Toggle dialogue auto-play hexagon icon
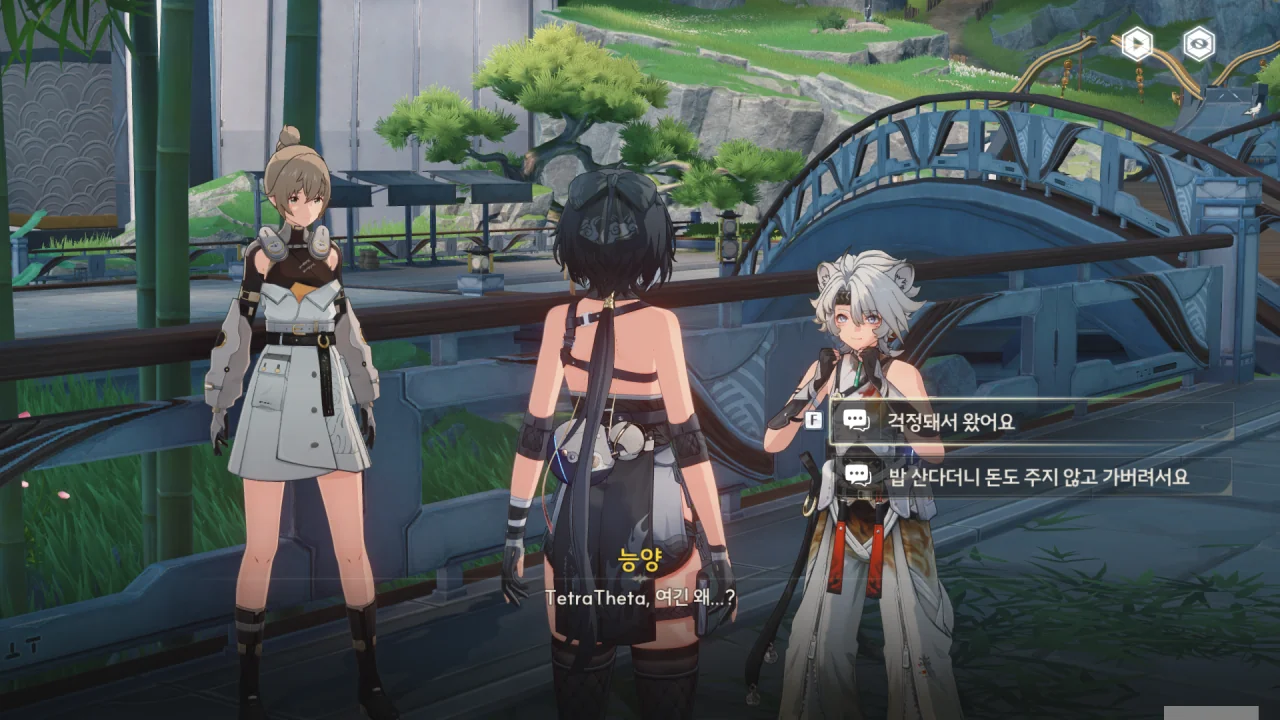 pyautogui.click(x=1137, y=44)
